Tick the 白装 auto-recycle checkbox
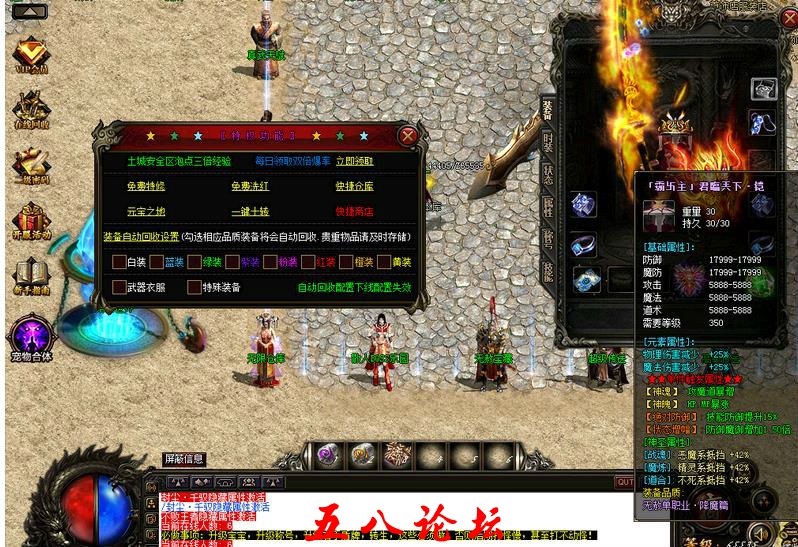798x547 pixels. (118, 262)
